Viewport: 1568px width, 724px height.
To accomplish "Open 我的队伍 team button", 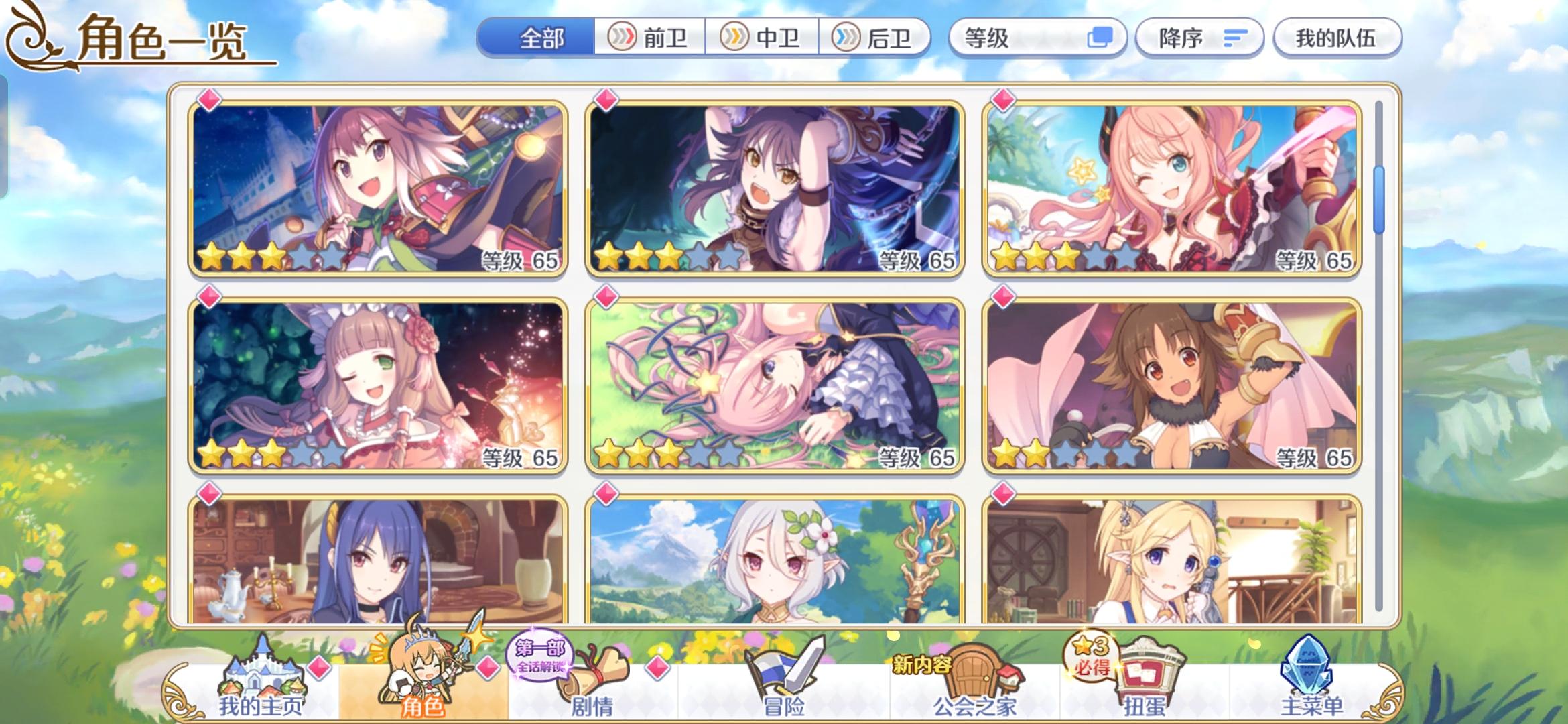I will tap(1336, 38).
